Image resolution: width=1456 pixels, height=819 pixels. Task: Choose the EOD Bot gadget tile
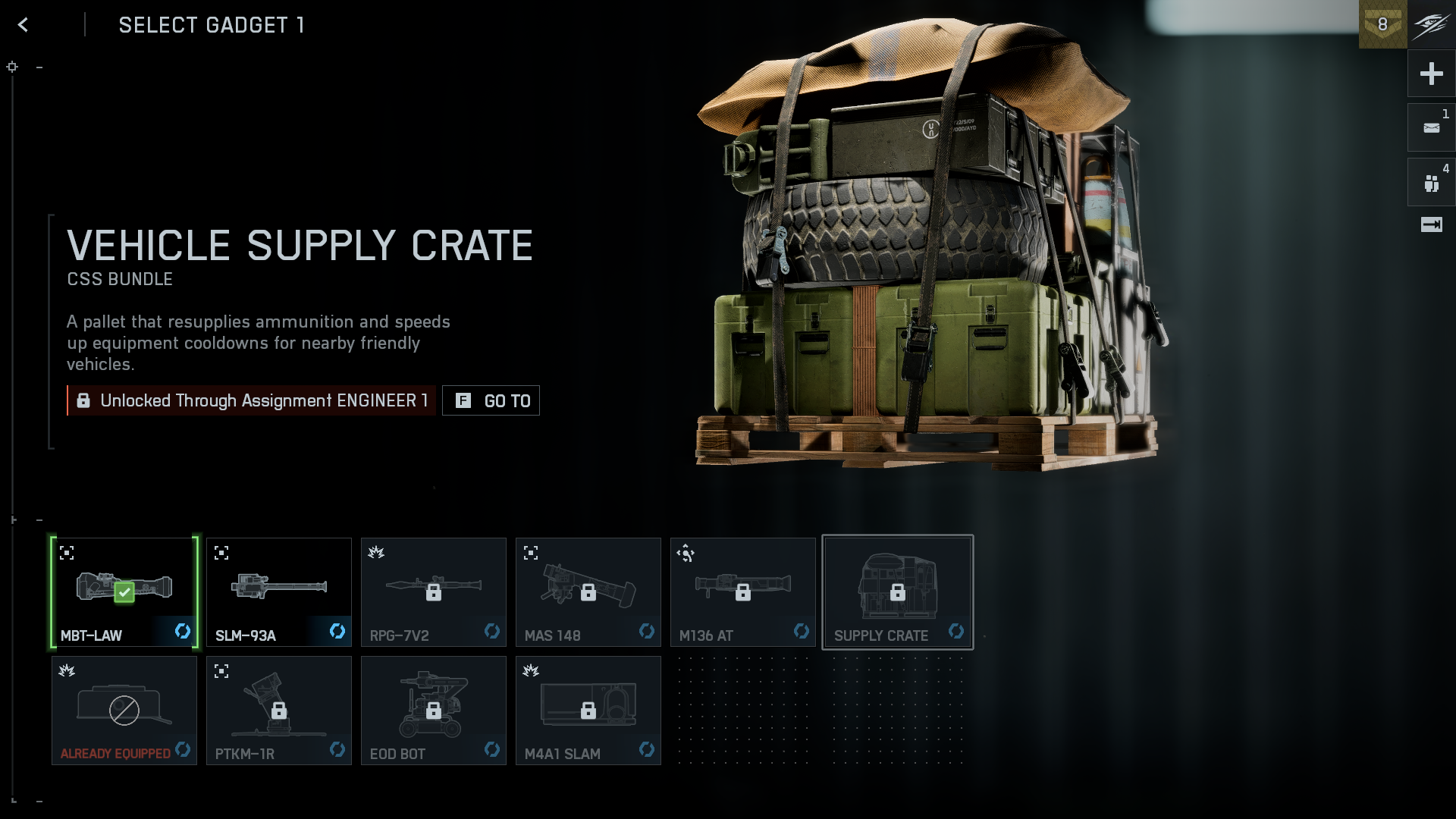click(x=434, y=711)
